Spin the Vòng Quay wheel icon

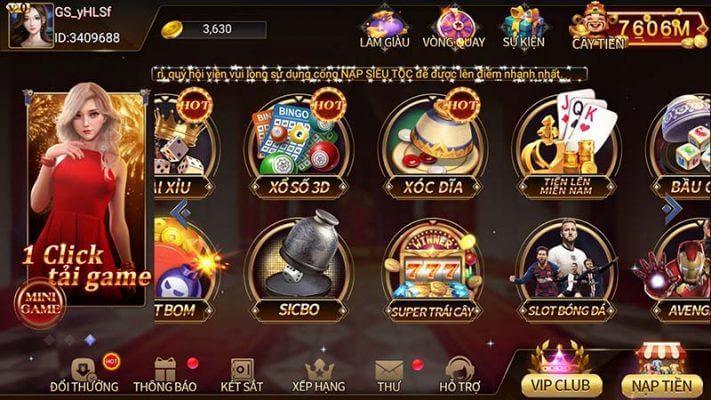click(x=452, y=27)
